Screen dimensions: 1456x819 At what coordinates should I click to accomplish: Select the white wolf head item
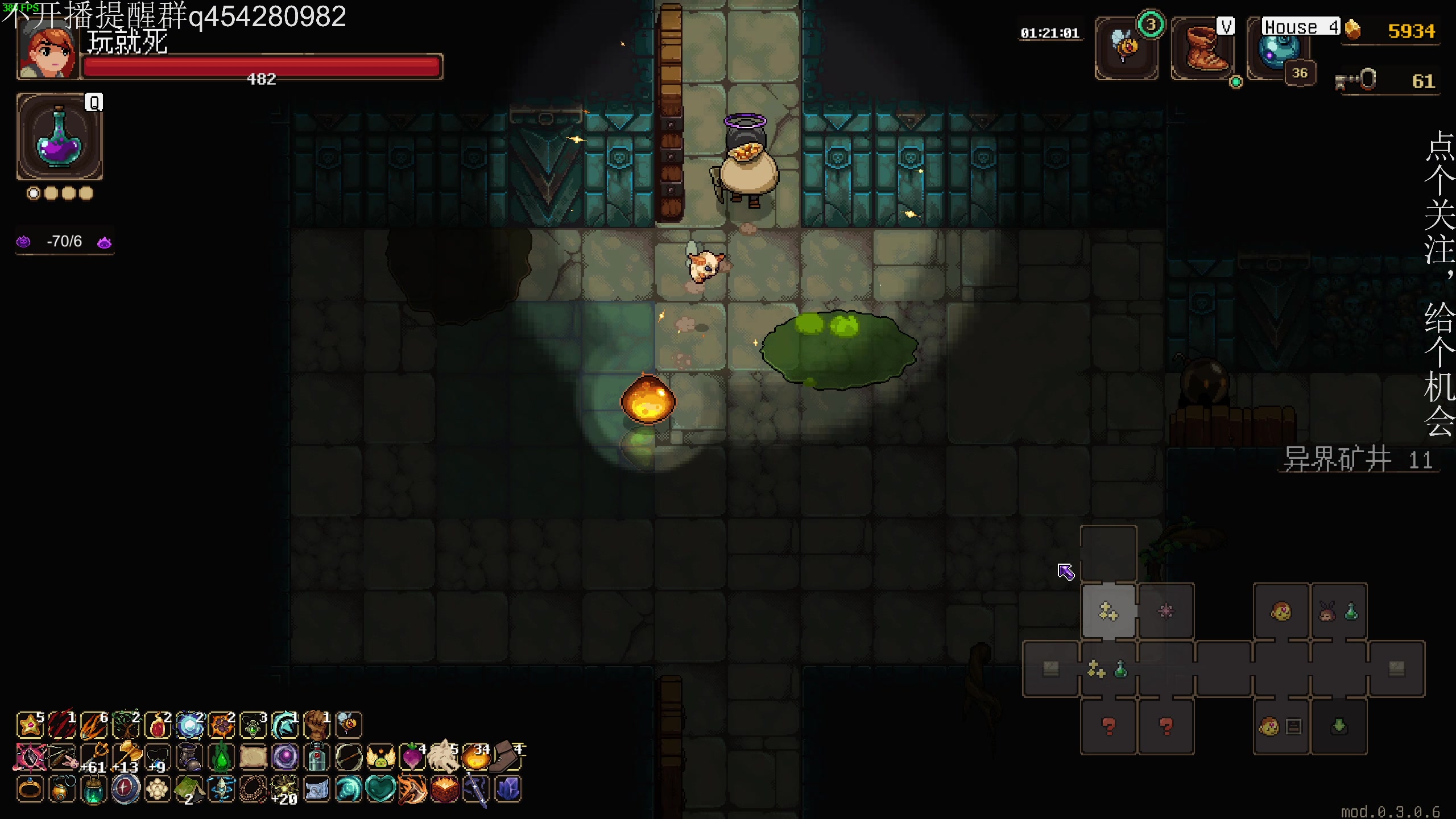(x=442, y=757)
